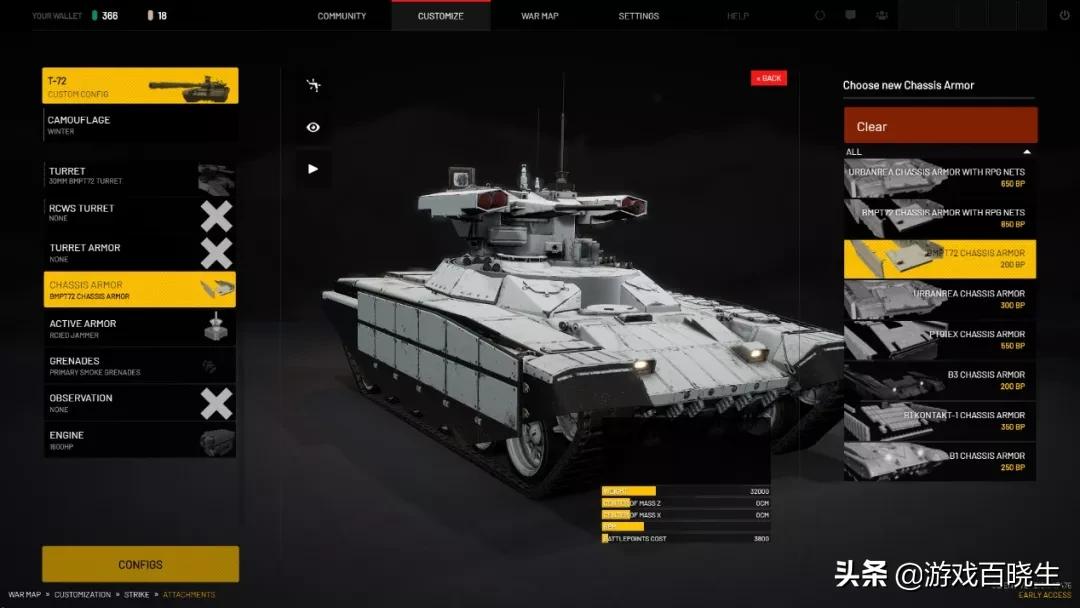Click the play arrow icon
The width and height of the screenshot is (1080, 608).
click(313, 169)
